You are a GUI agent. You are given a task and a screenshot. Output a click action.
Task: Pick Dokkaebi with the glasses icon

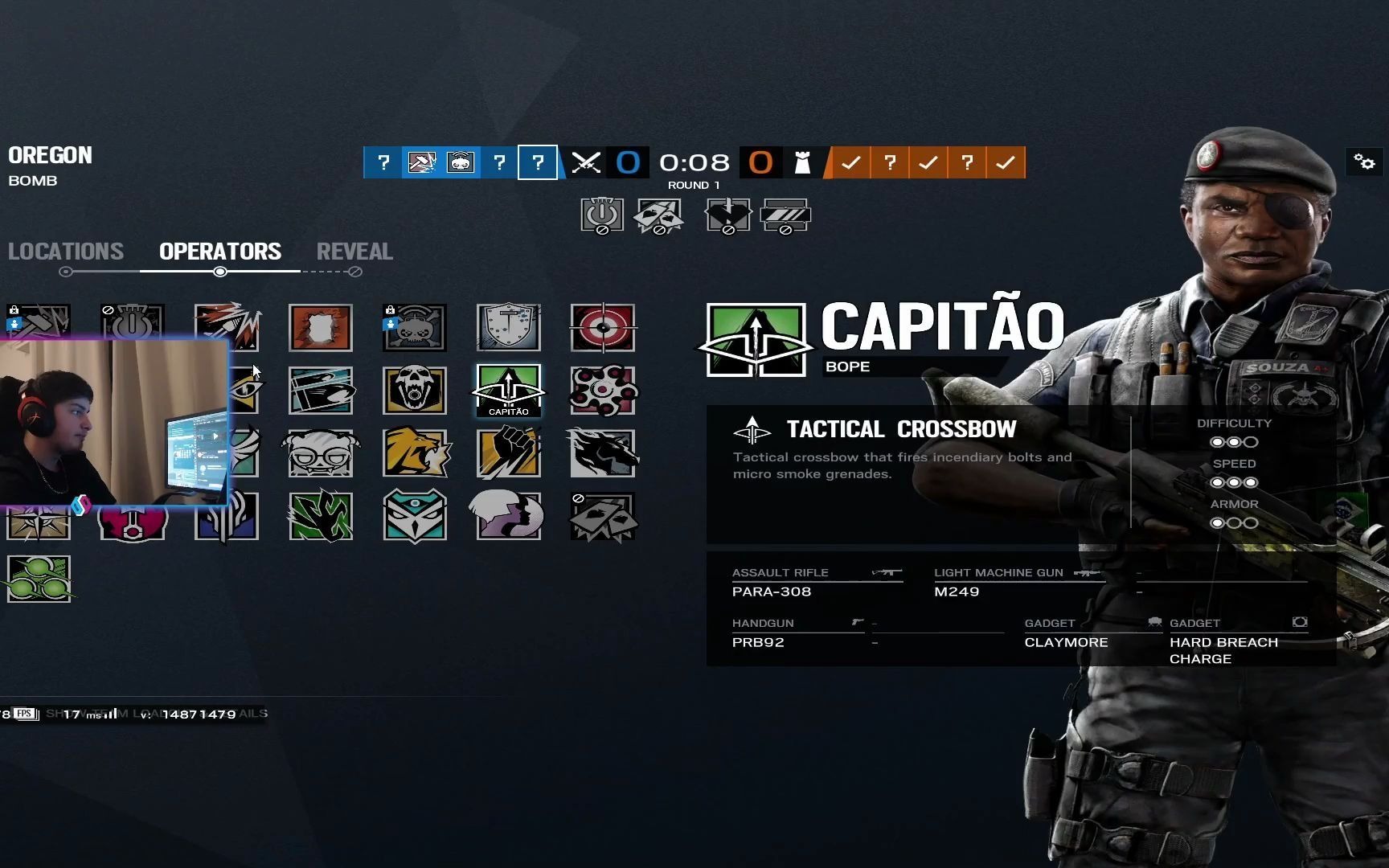320,453
